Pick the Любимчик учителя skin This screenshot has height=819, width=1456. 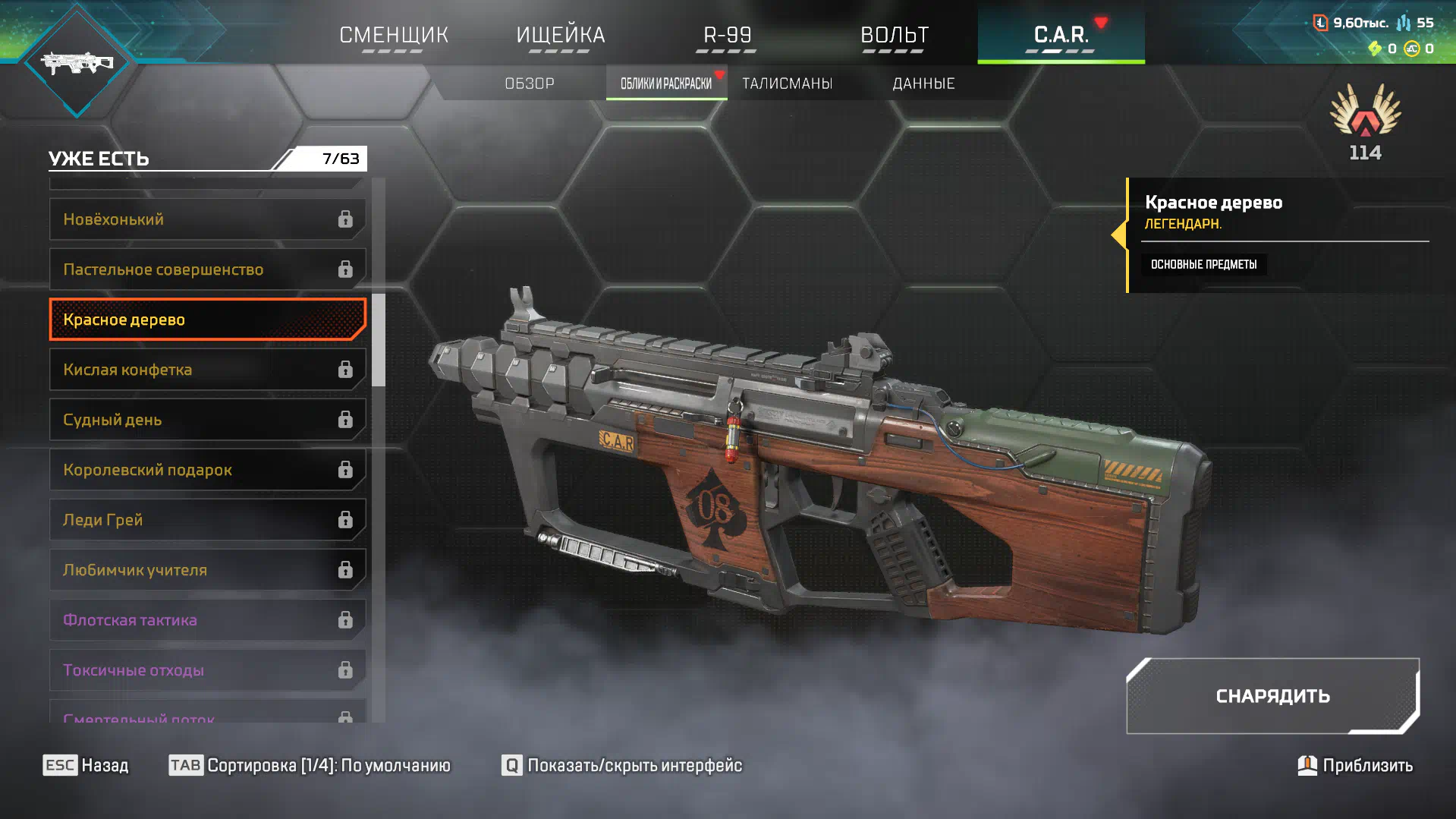pyautogui.click(x=207, y=570)
